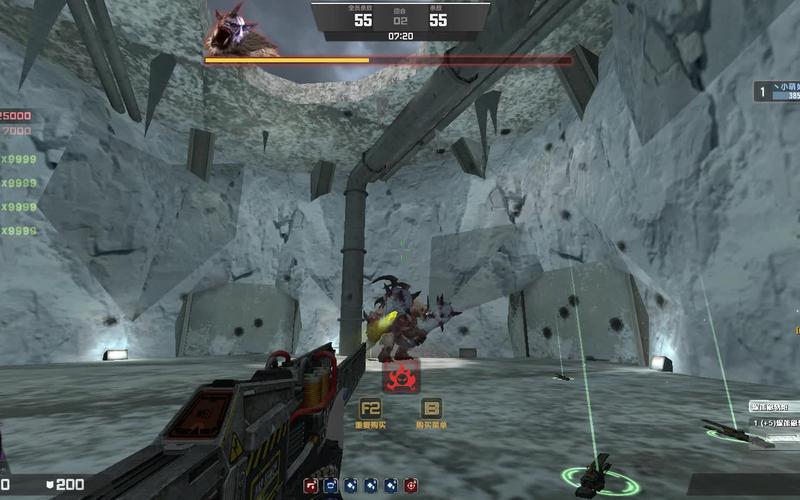Activate the blue cycling-arrows skill icon
Viewport: 800px width, 500px height.
pos(330,486)
